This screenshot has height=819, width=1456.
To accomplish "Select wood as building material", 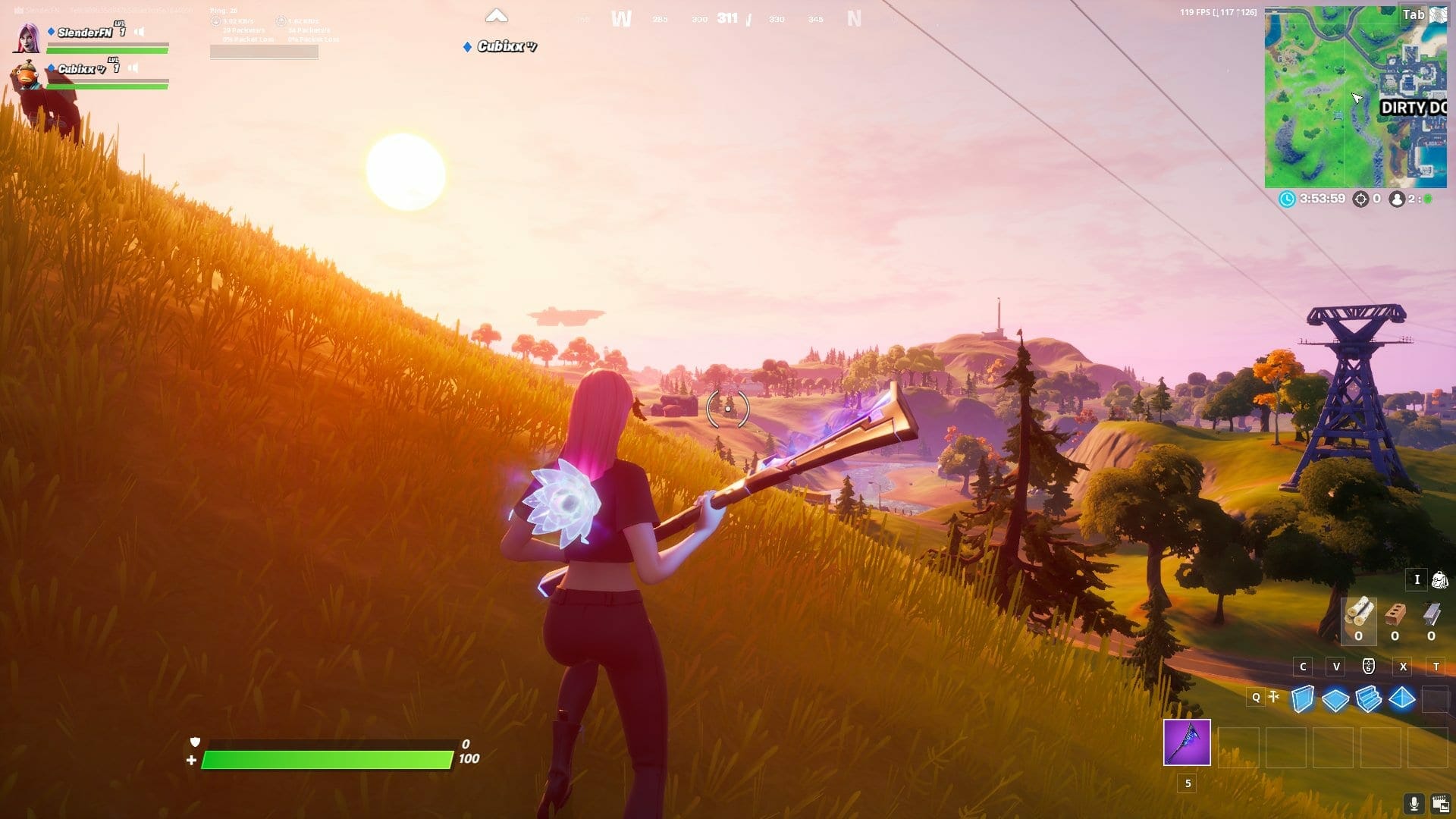I will point(1358,613).
